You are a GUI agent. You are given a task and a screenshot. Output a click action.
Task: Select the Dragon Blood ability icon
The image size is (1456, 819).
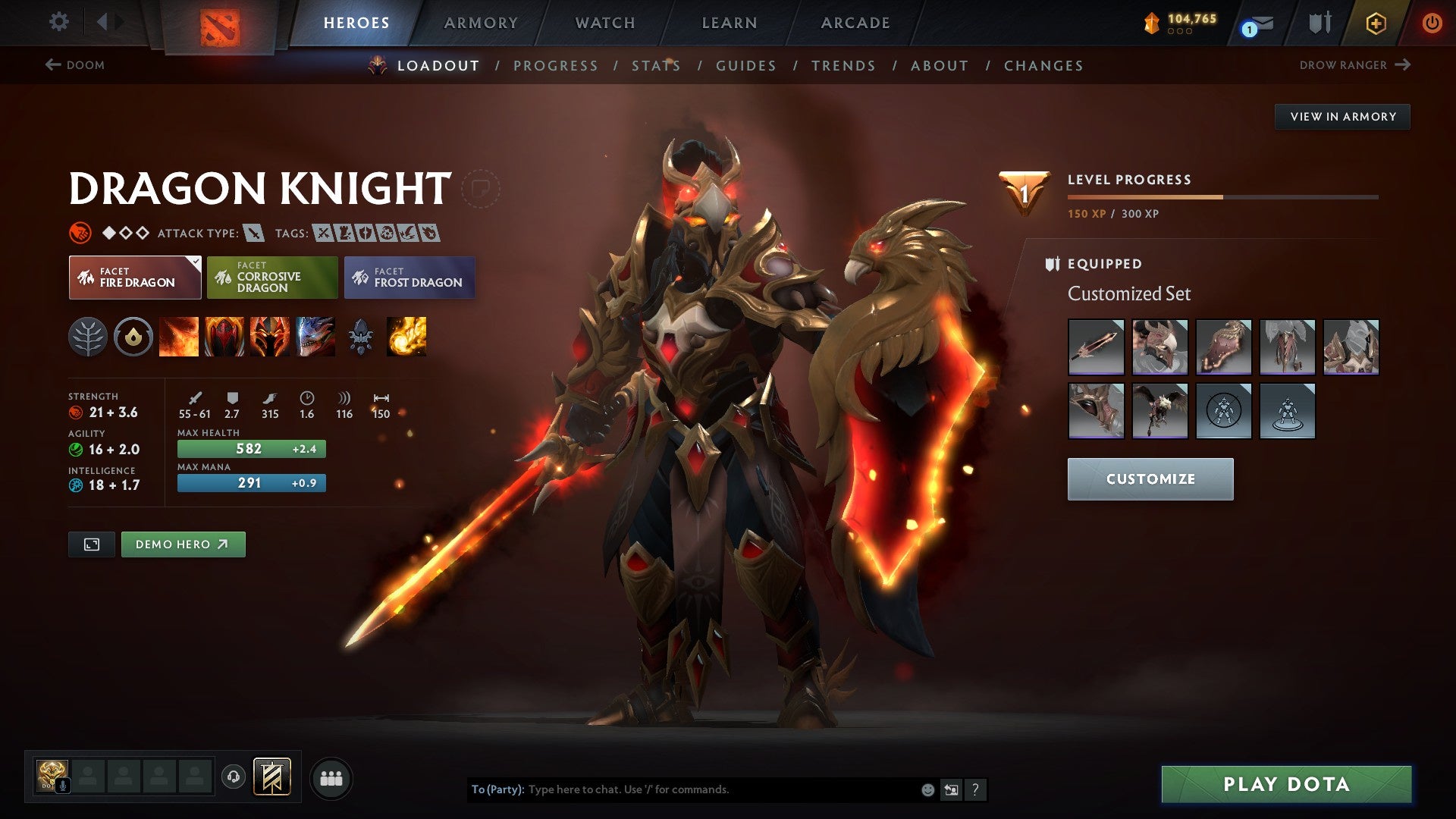tap(226, 337)
